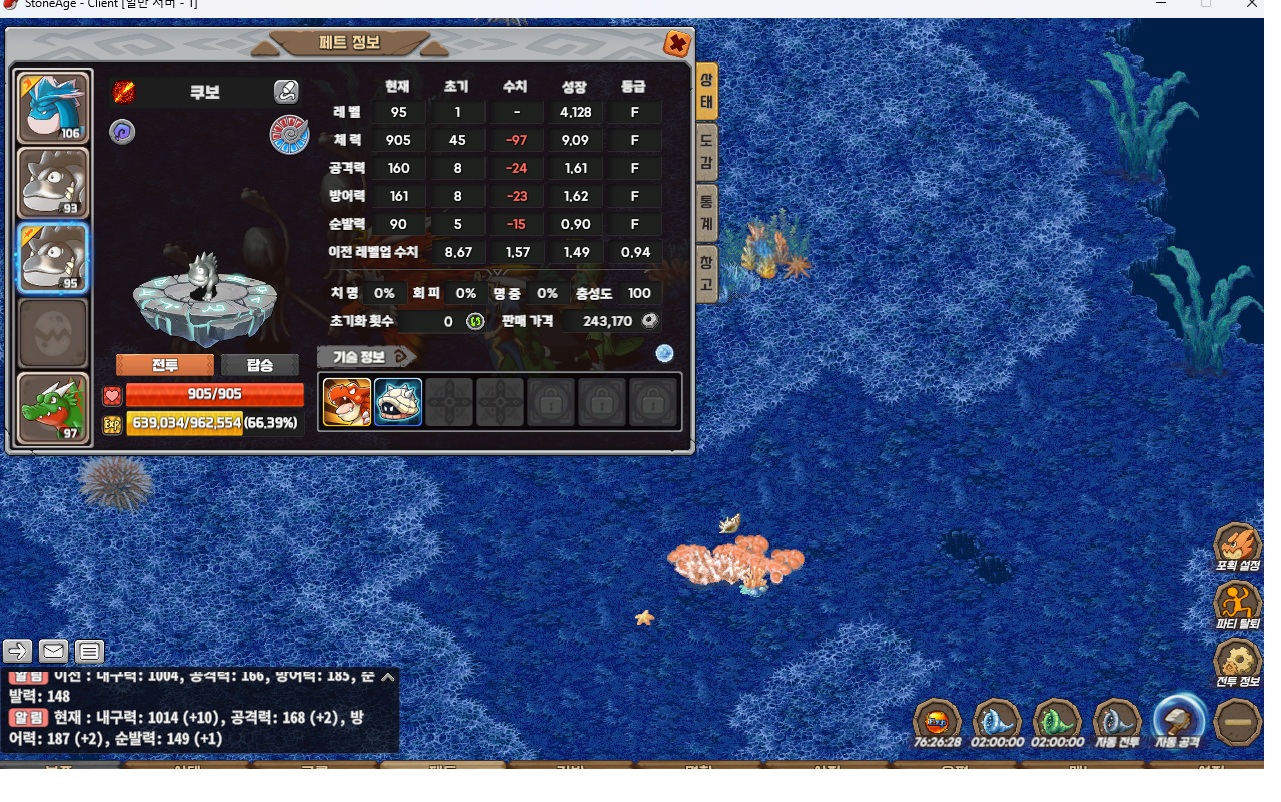
Task: Switch to the 도감 side tab
Action: 706,154
